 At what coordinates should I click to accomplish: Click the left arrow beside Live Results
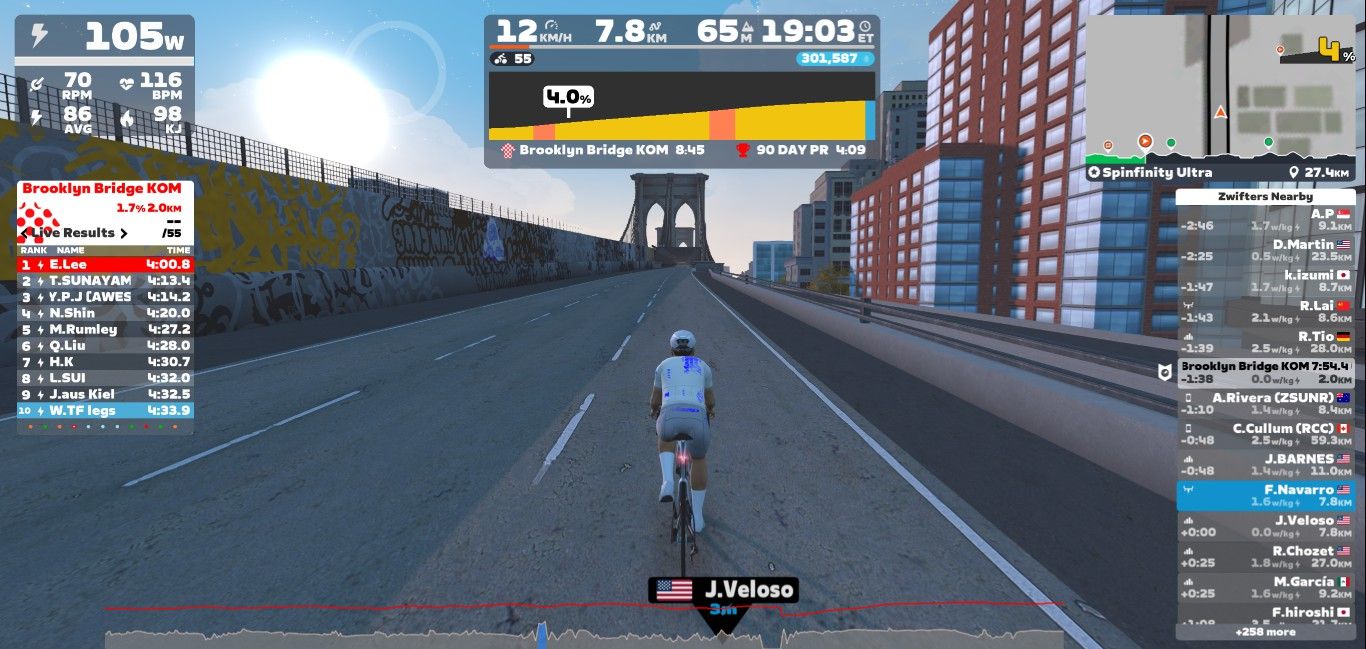point(24,233)
